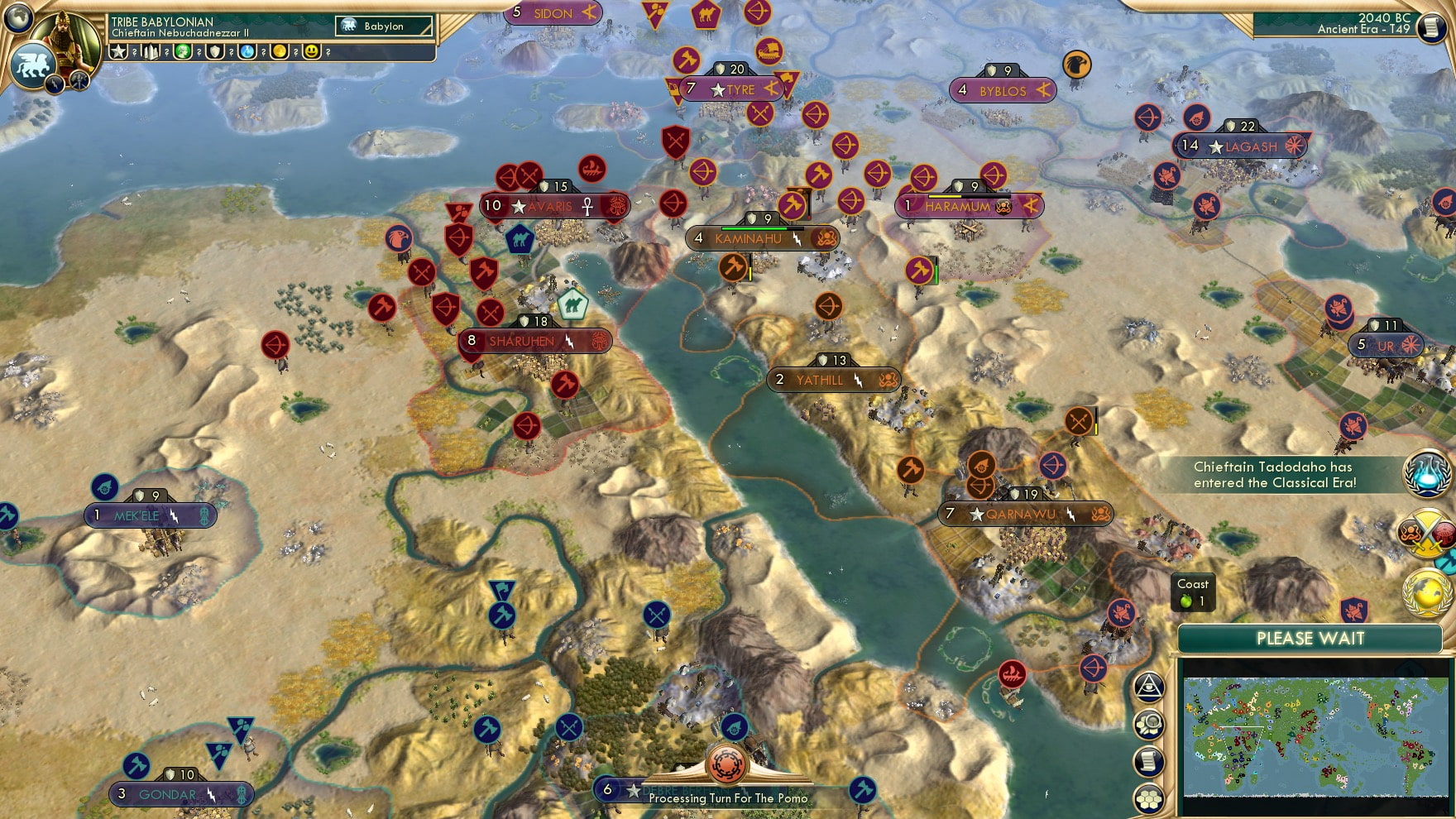This screenshot has width=1456, height=819.
Task: Click the yellow smiley happiness icon
Action: click(312, 52)
